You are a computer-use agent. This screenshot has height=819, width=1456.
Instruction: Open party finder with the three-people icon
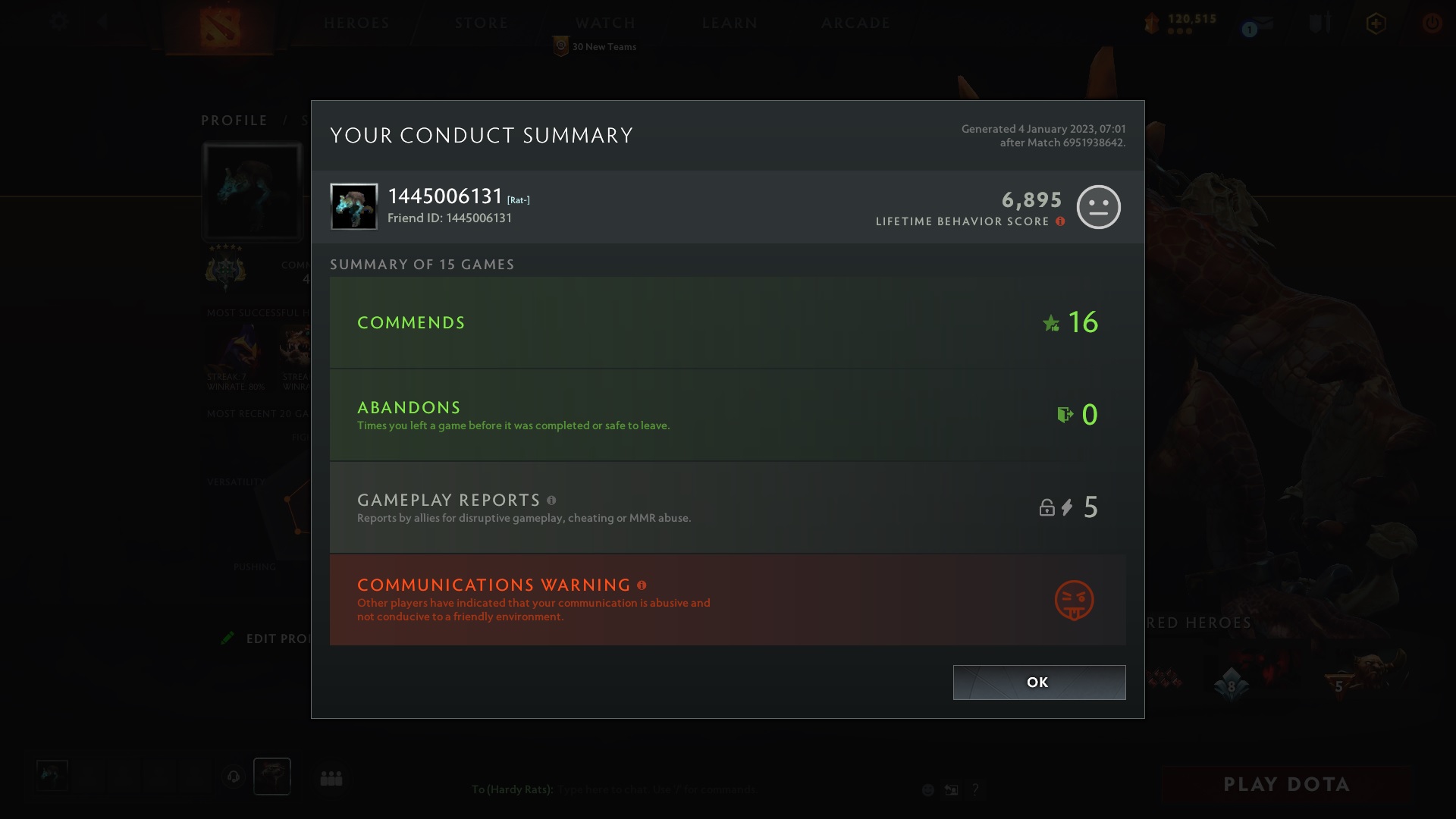coord(332,777)
